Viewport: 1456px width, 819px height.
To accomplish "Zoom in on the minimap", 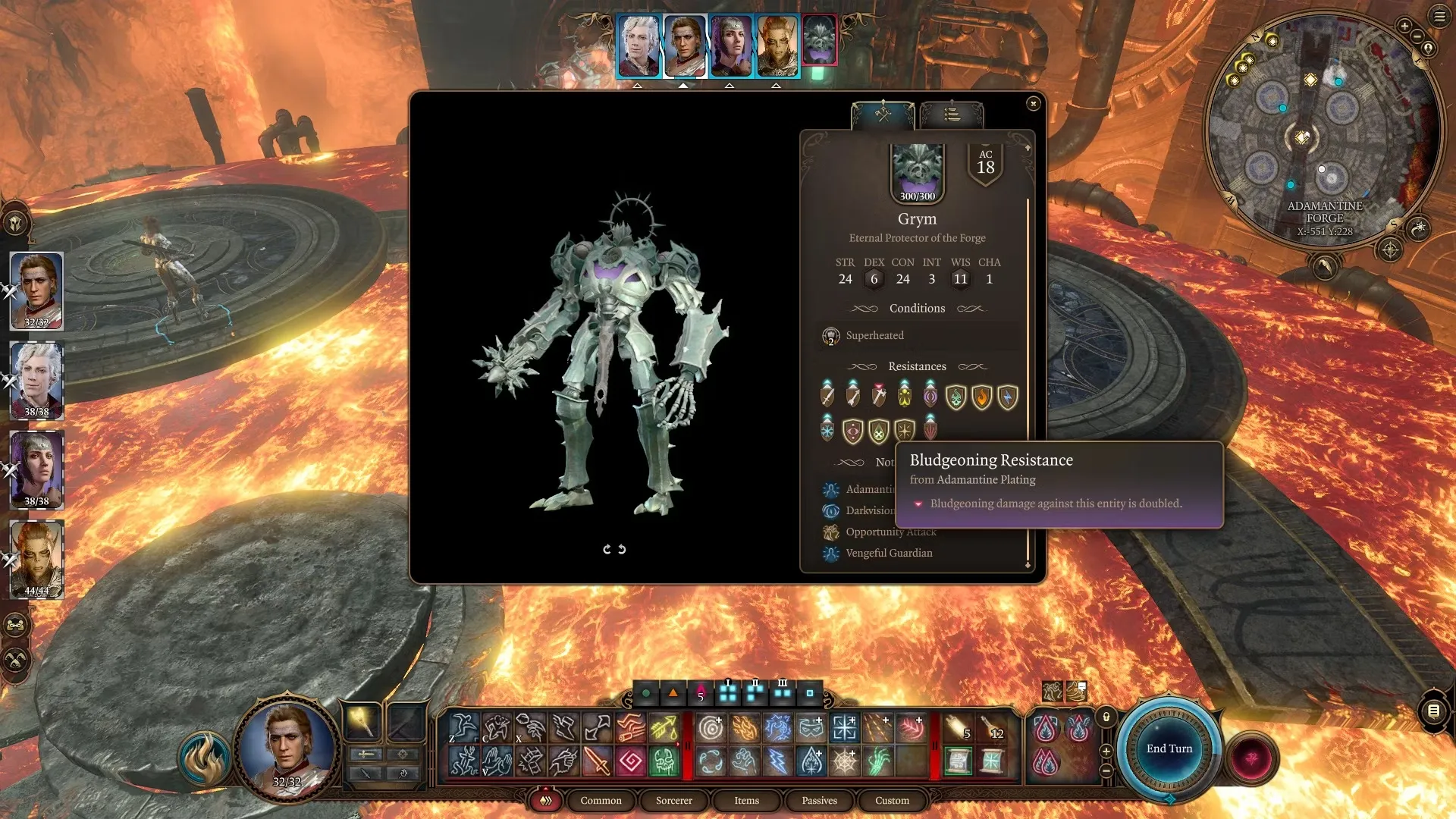I will tap(1404, 27).
